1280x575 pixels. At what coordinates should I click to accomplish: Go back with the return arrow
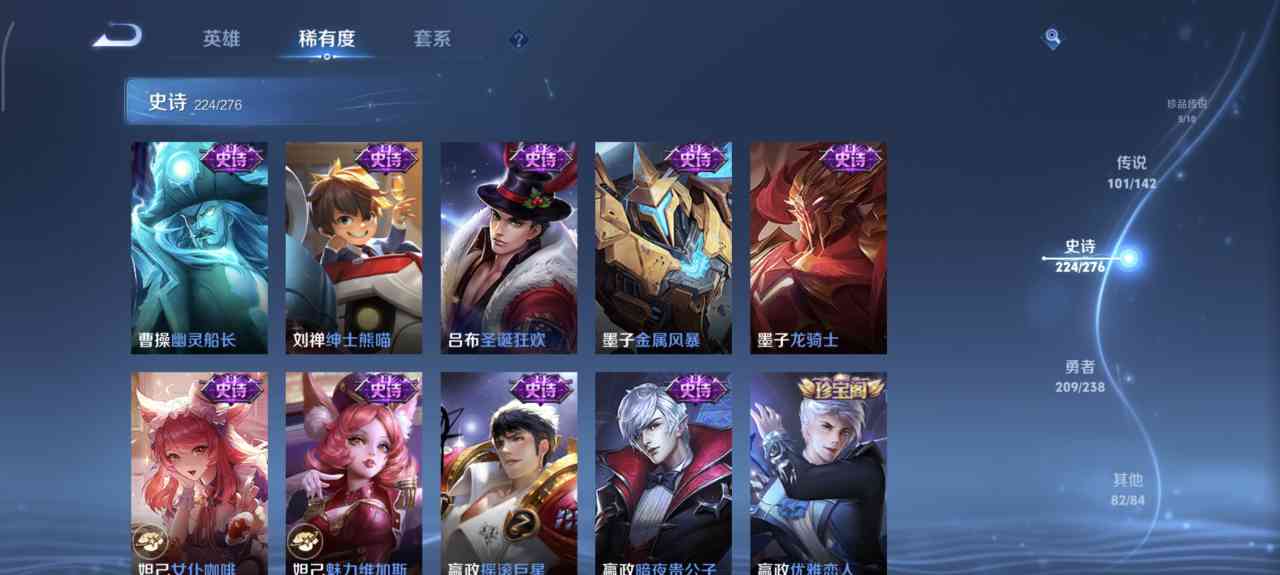pos(117,37)
